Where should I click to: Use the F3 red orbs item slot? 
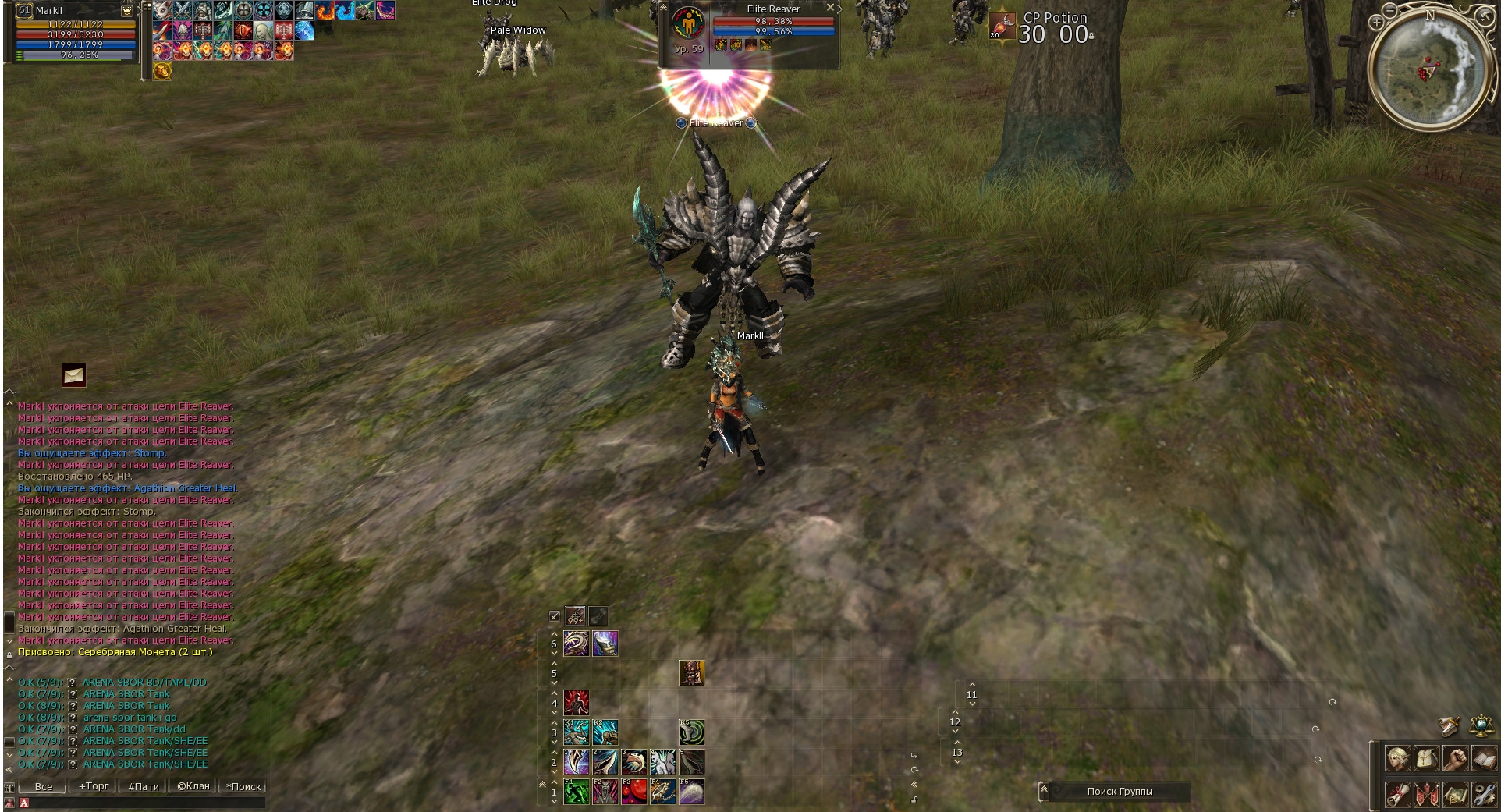tap(634, 792)
